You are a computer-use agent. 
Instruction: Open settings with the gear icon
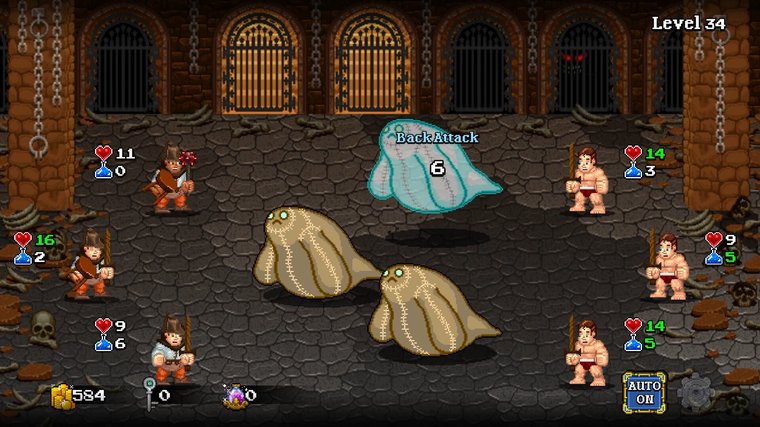pos(695,393)
